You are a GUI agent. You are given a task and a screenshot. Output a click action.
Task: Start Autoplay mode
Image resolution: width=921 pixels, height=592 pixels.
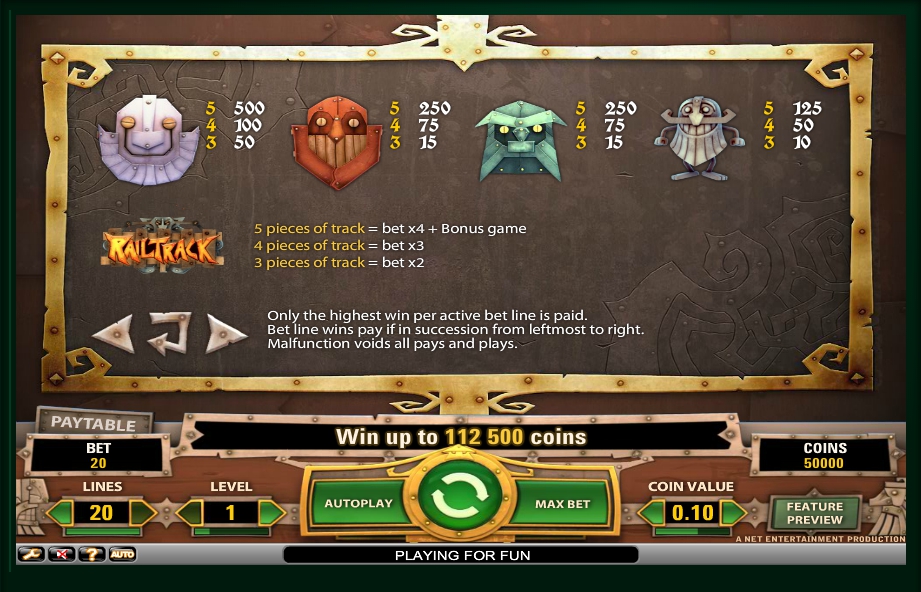tap(358, 503)
